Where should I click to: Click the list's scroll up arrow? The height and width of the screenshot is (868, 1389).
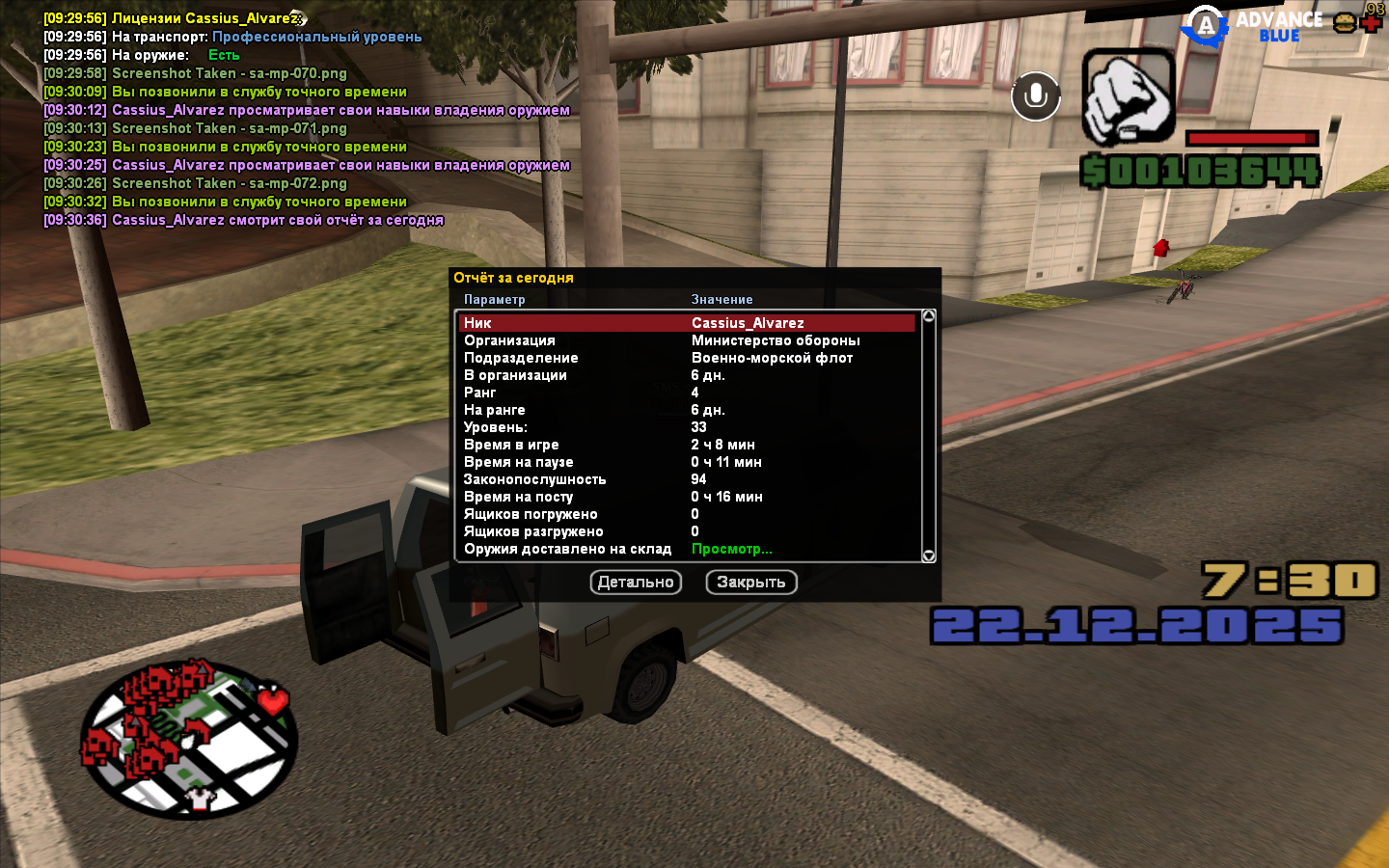pyautogui.click(x=929, y=316)
